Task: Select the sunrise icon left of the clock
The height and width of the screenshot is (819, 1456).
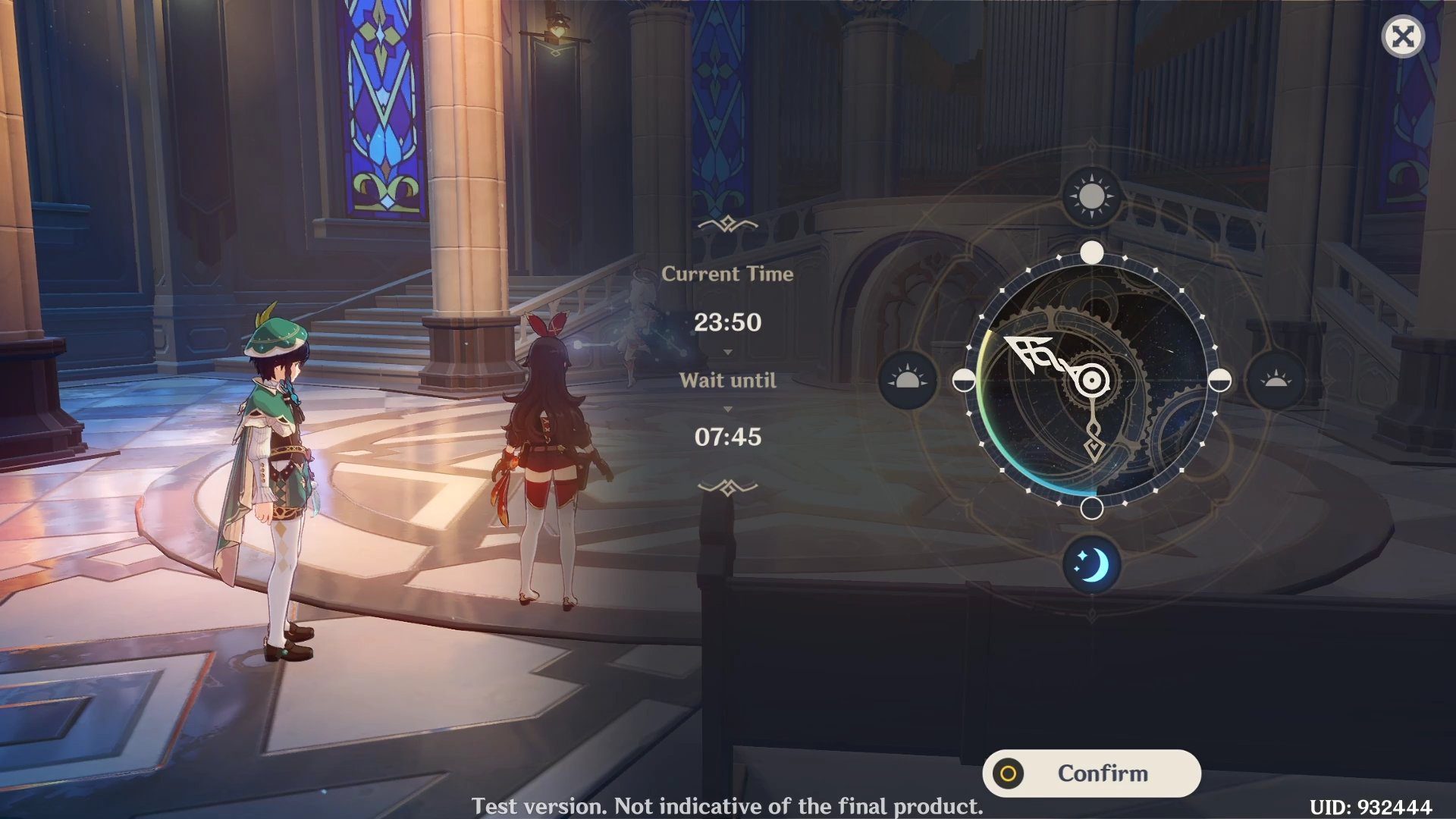Action: pos(908,380)
